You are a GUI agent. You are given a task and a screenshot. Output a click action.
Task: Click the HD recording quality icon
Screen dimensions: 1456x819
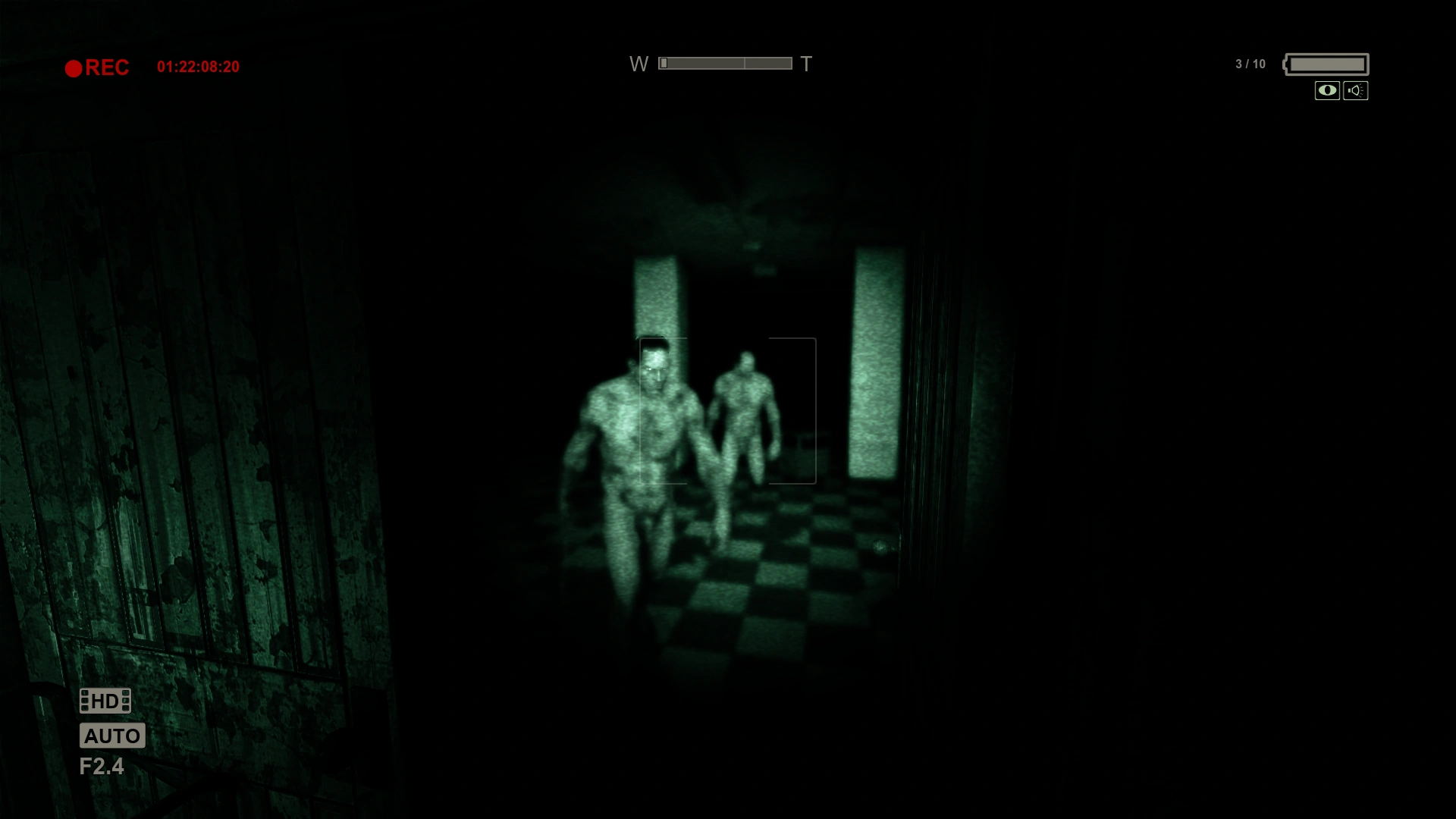click(105, 701)
